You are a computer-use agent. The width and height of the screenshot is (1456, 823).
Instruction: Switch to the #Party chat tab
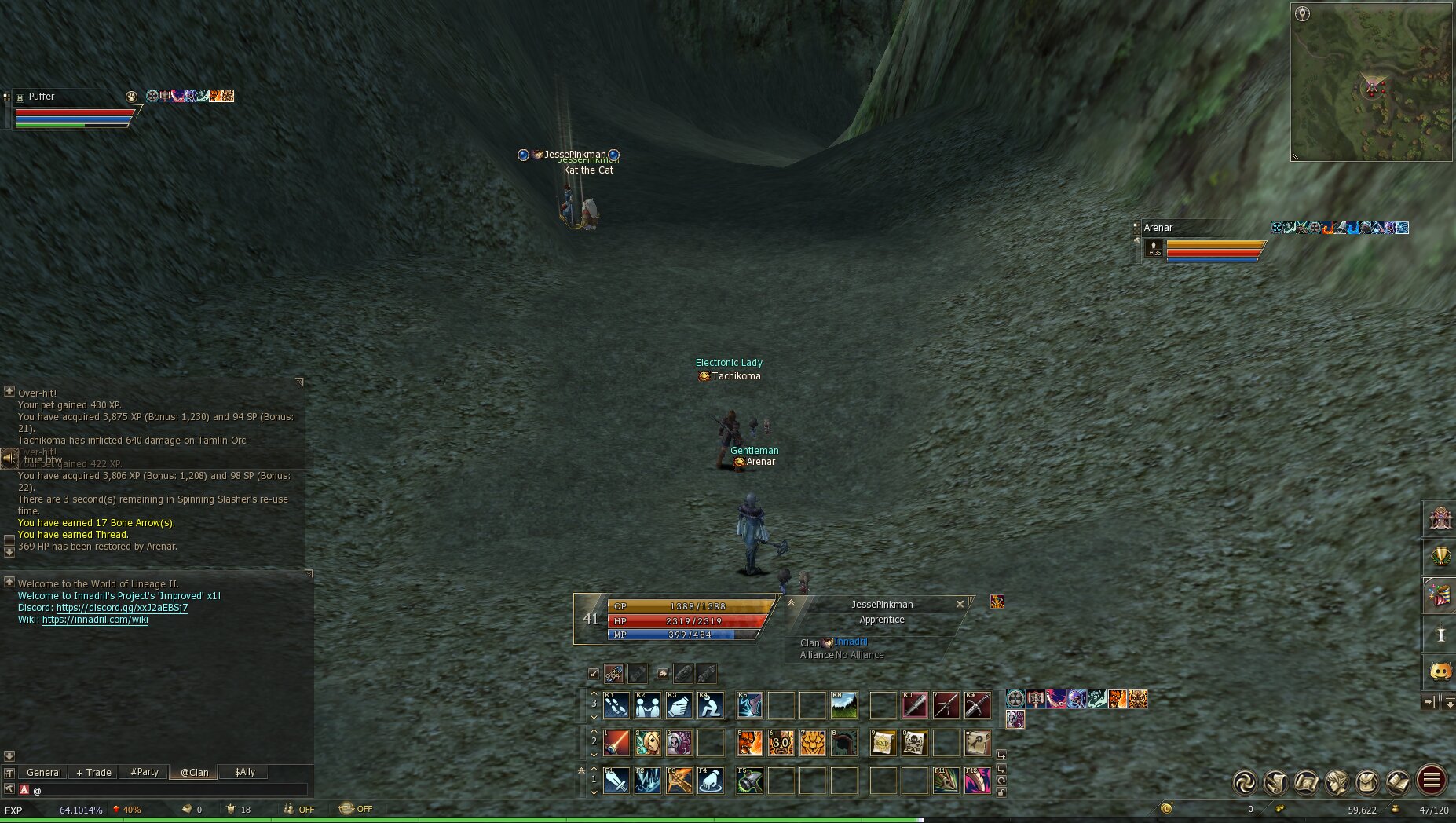[x=145, y=772]
